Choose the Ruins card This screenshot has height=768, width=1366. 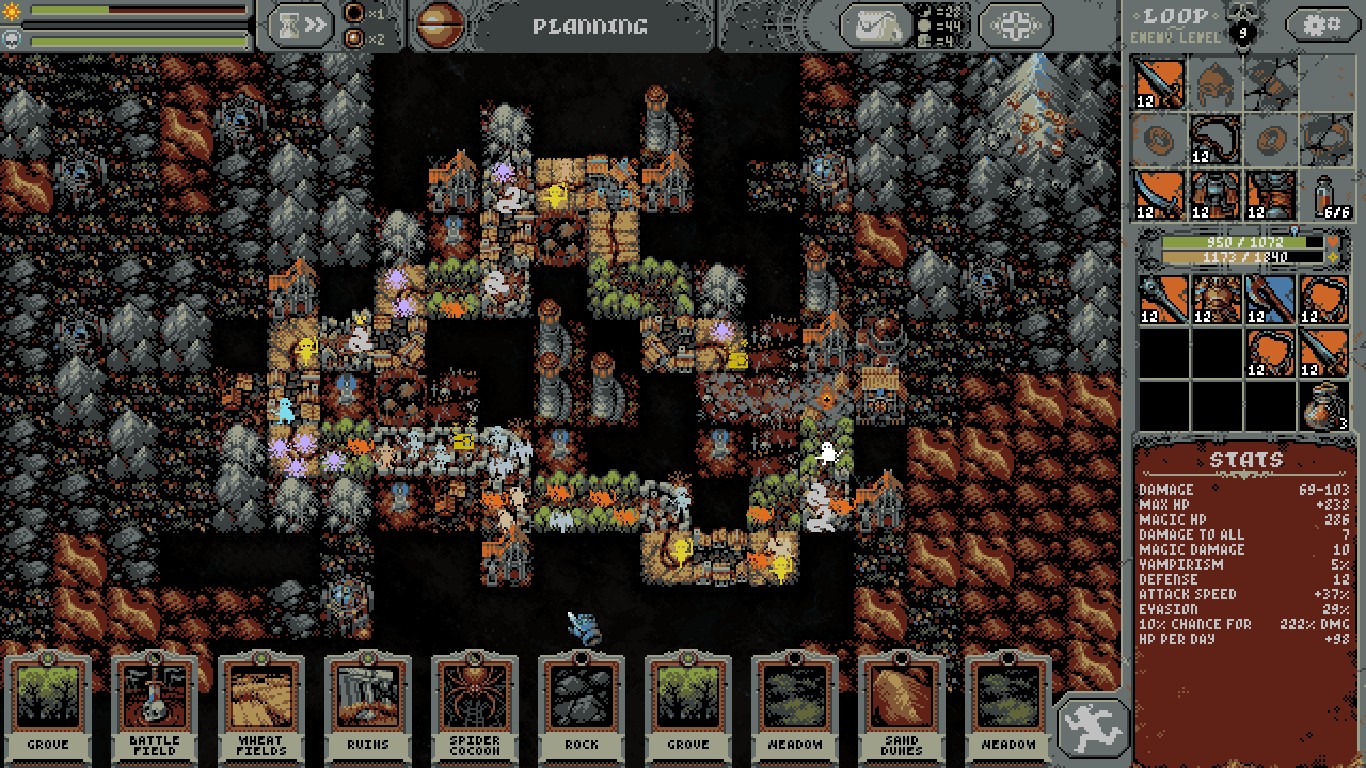pos(368,703)
